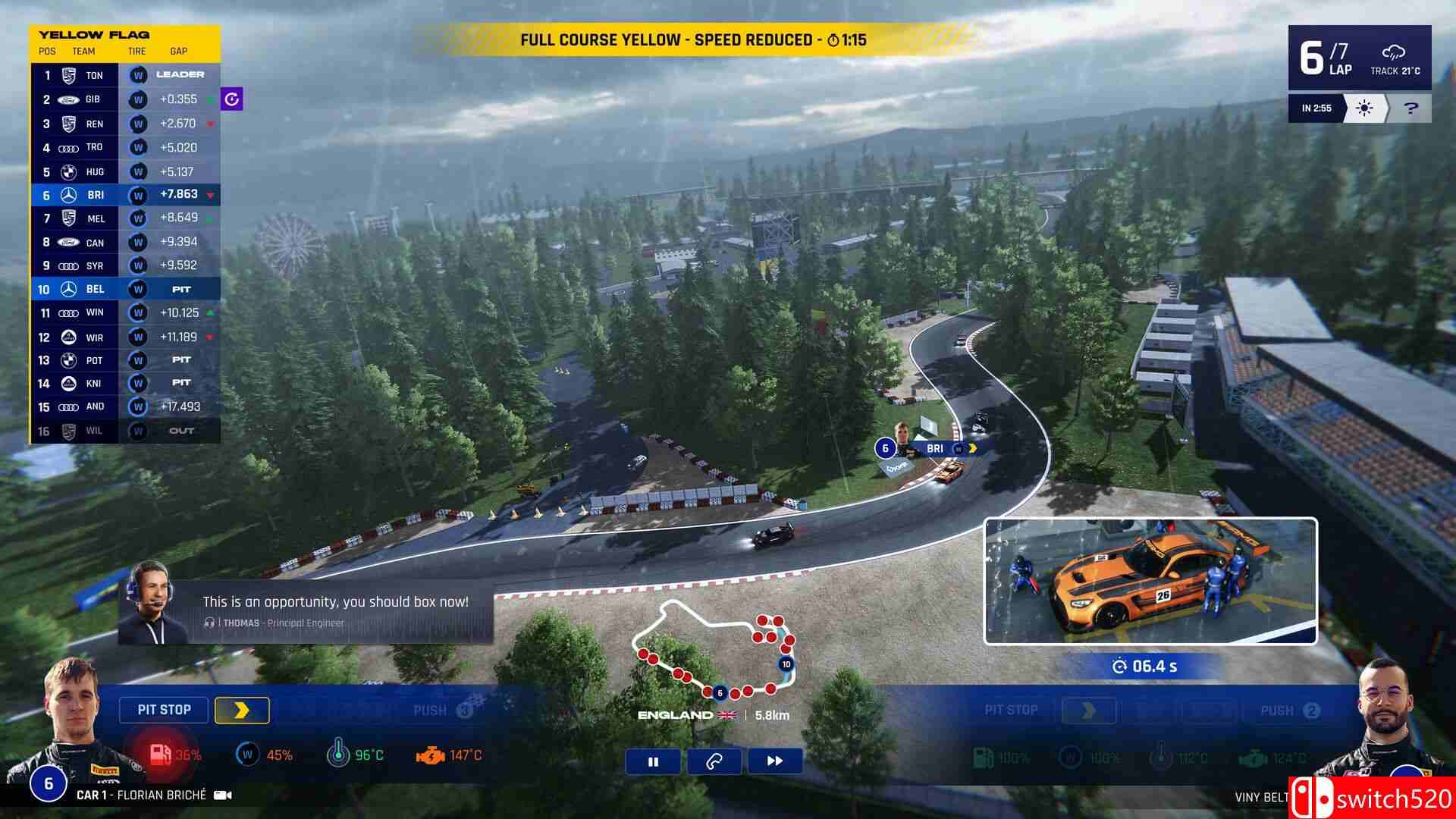Expand the pit stop chevron for Car 1

242,710
